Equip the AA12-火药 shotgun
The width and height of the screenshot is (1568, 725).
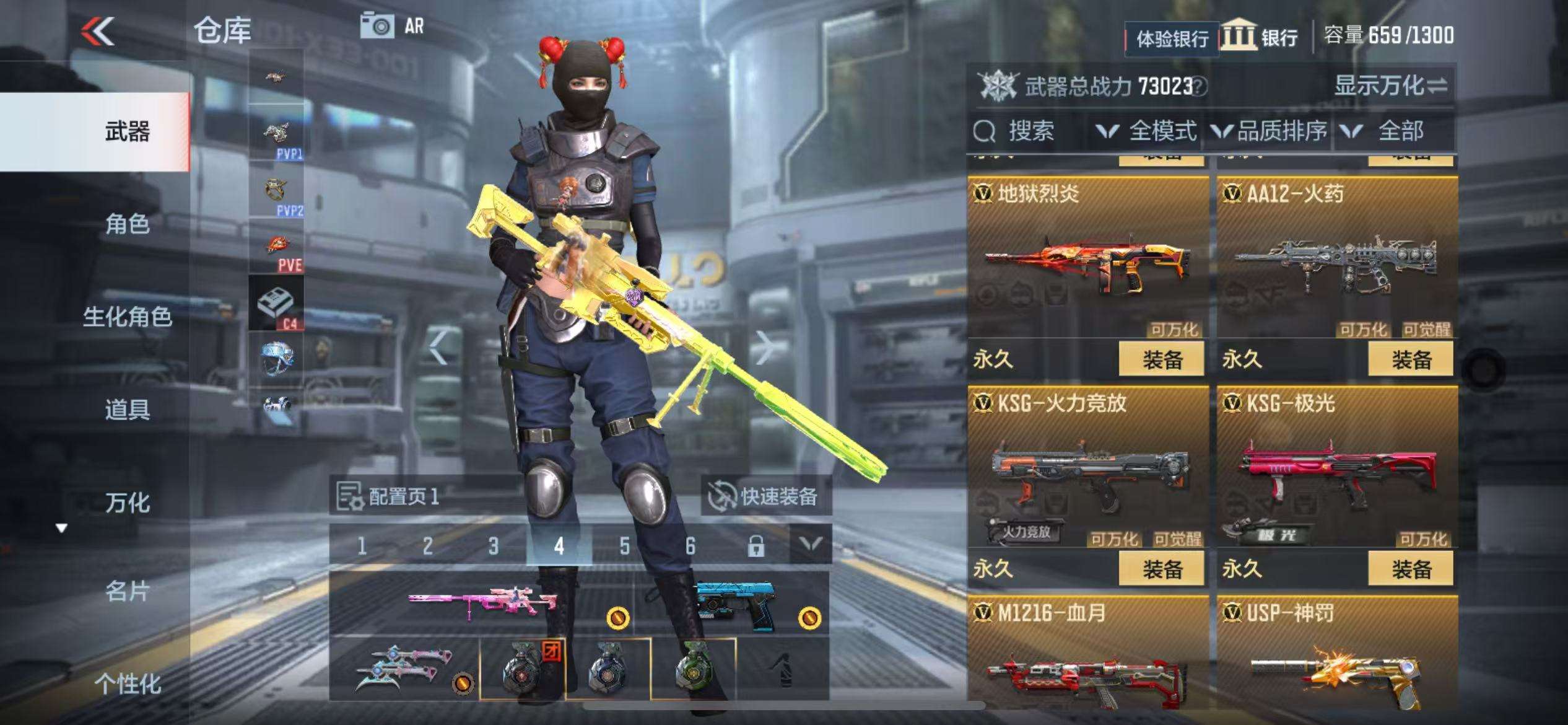[1411, 359]
